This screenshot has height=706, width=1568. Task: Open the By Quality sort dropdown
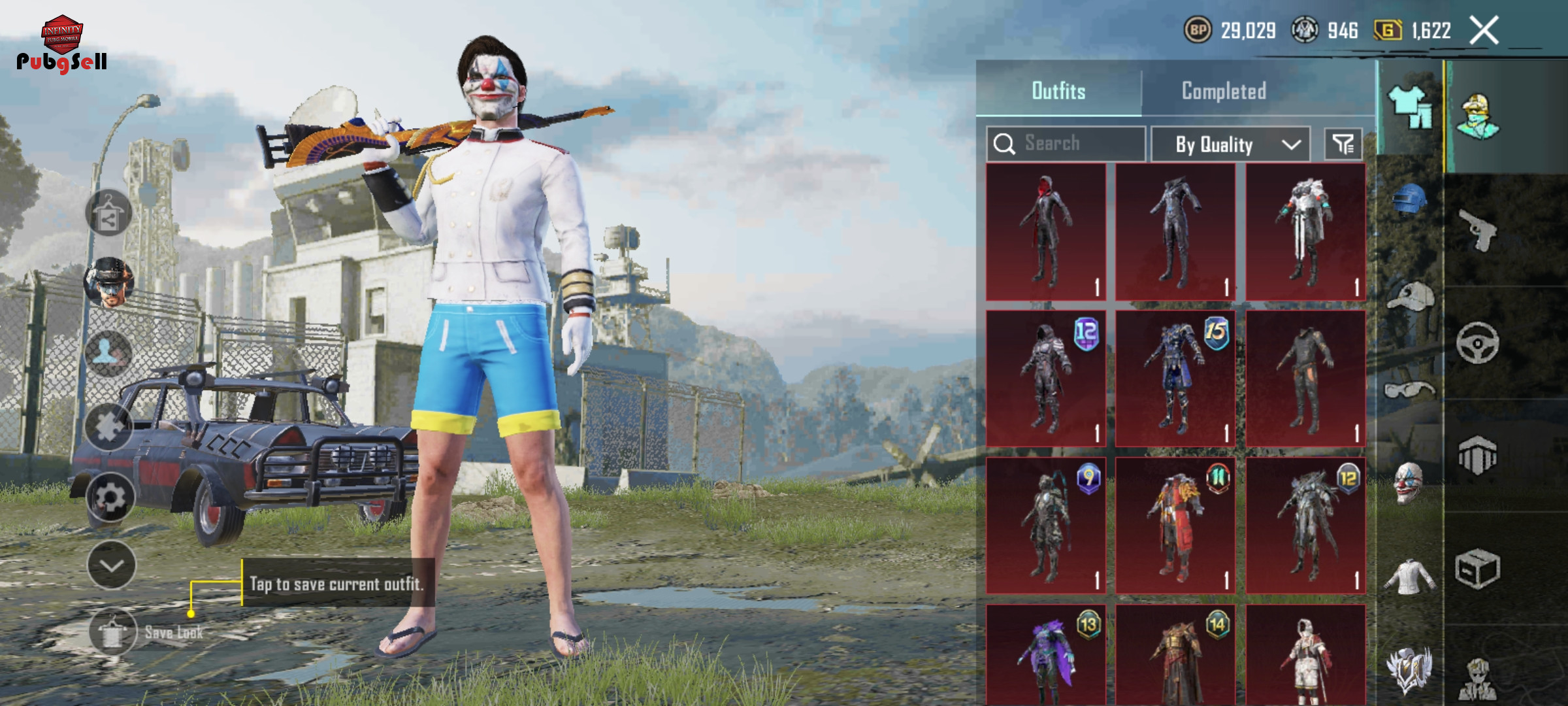coord(1230,144)
